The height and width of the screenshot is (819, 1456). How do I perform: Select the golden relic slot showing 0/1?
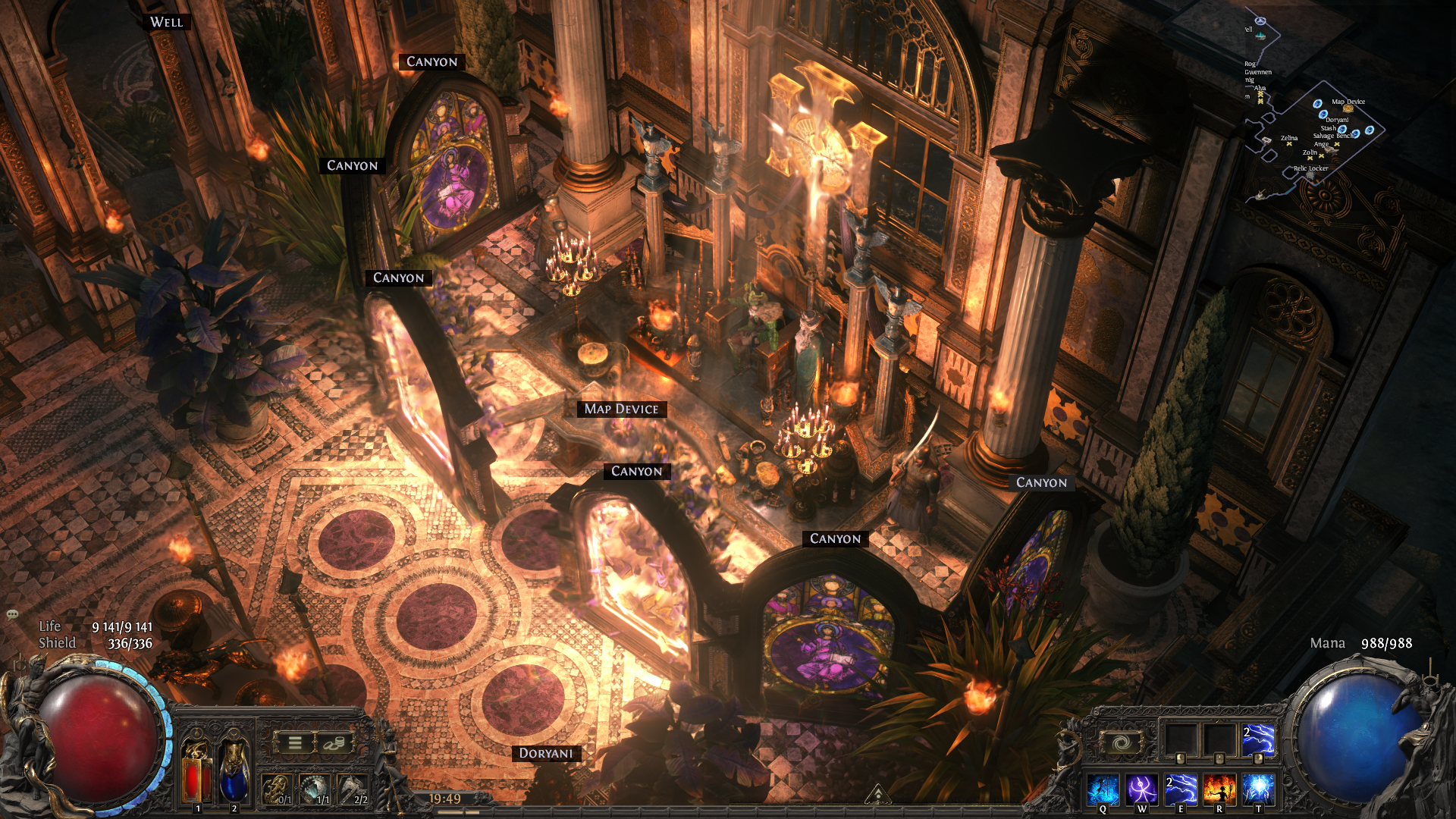click(277, 789)
